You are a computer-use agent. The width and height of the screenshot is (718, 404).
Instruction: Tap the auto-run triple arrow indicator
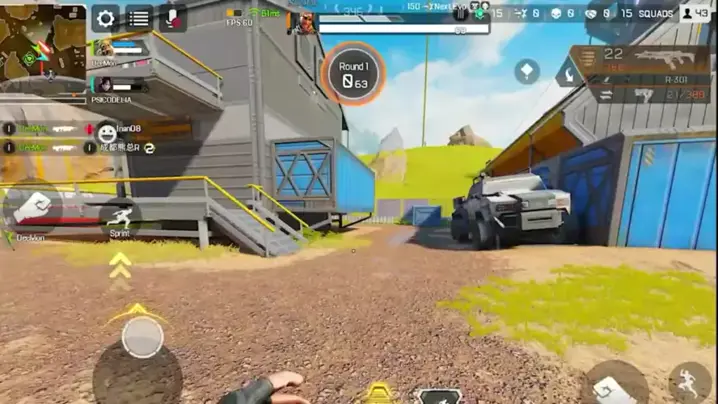120,265
